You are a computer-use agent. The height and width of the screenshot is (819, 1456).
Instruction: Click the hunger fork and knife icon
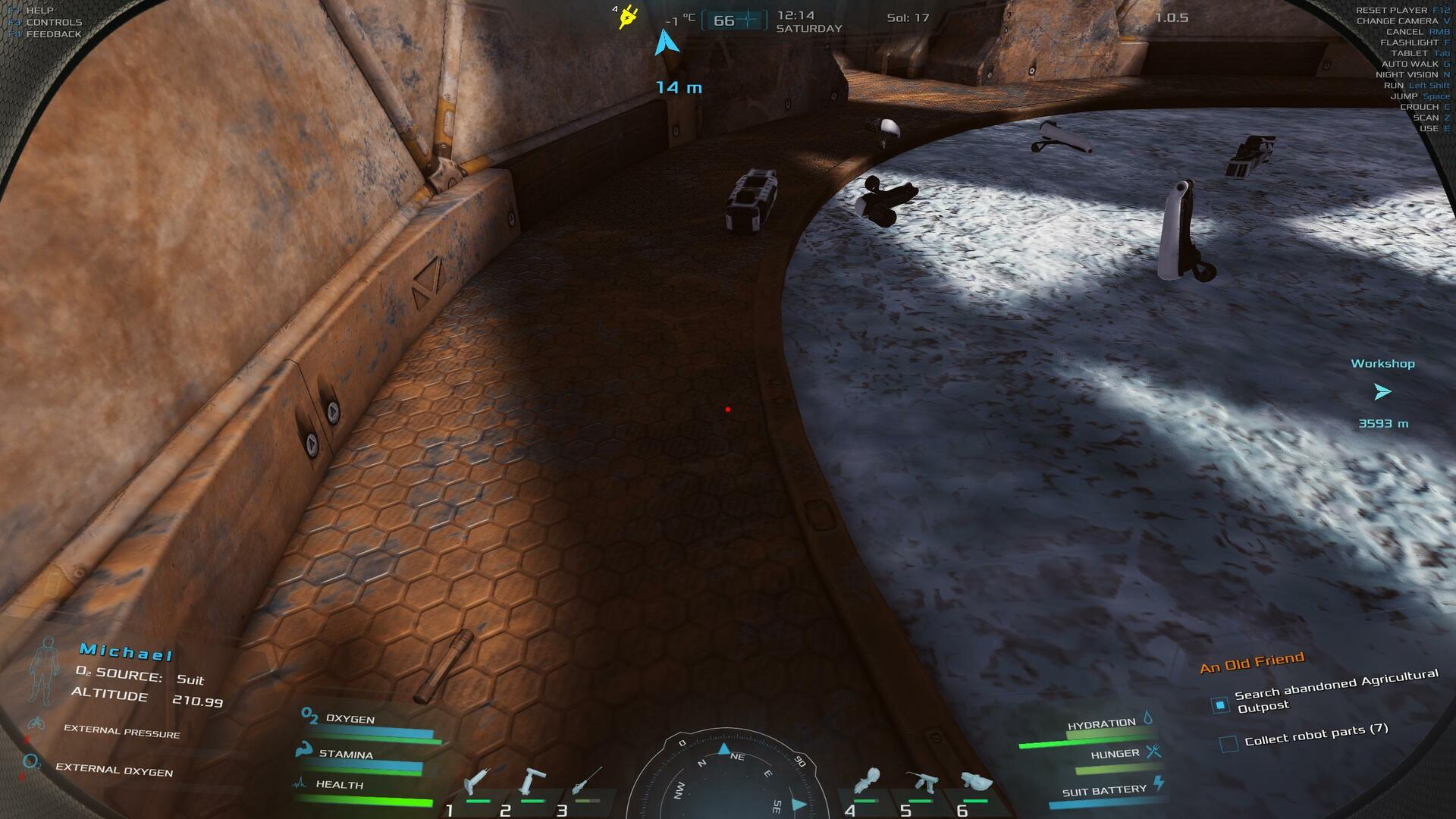pos(1153,752)
